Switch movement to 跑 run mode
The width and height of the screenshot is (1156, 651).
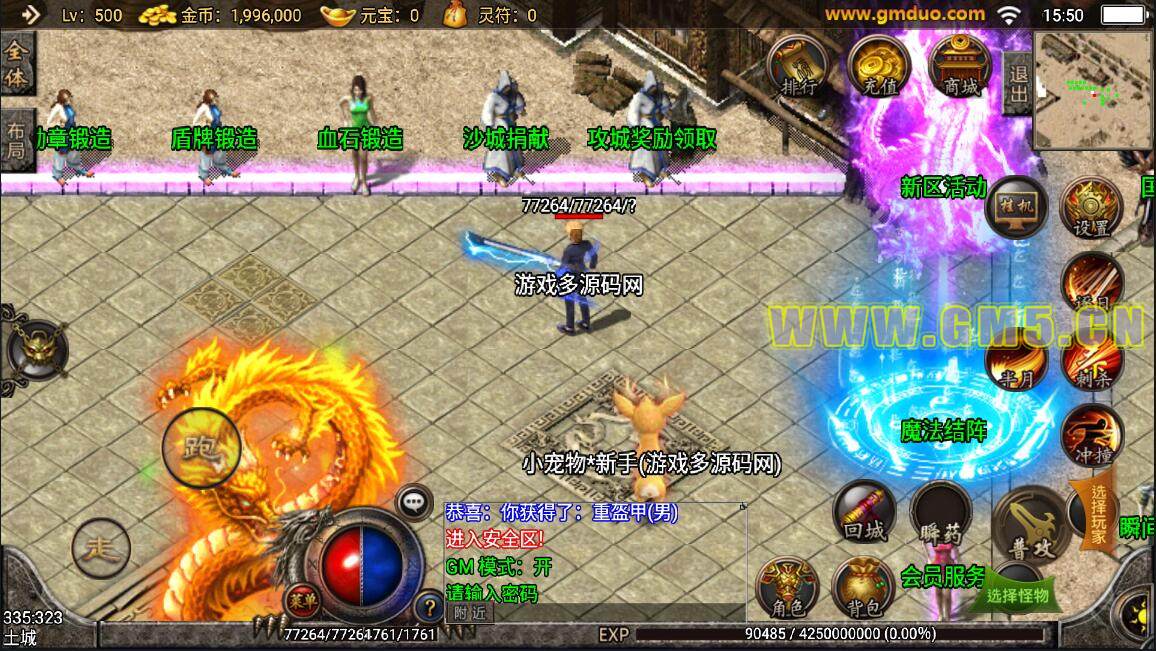(x=201, y=447)
